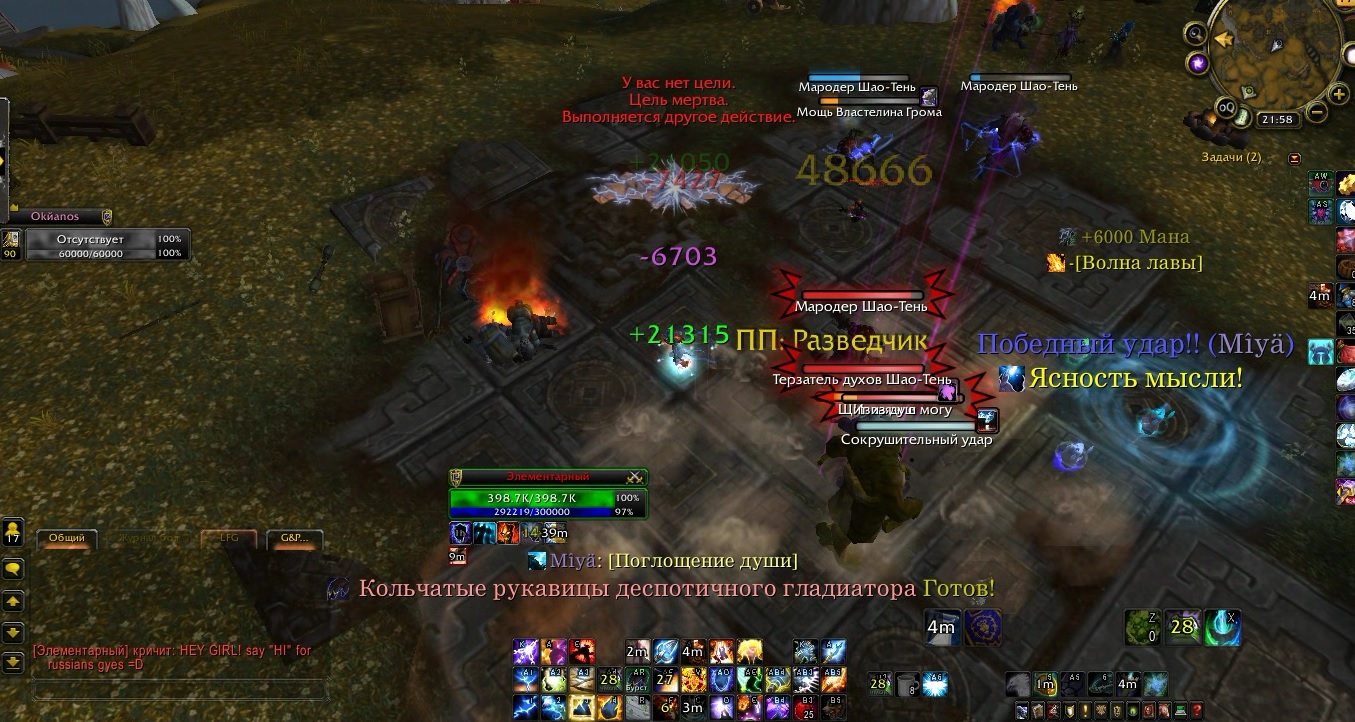The width and height of the screenshot is (1355, 722).
Task: Click the chat input box
Action: coord(180,689)
